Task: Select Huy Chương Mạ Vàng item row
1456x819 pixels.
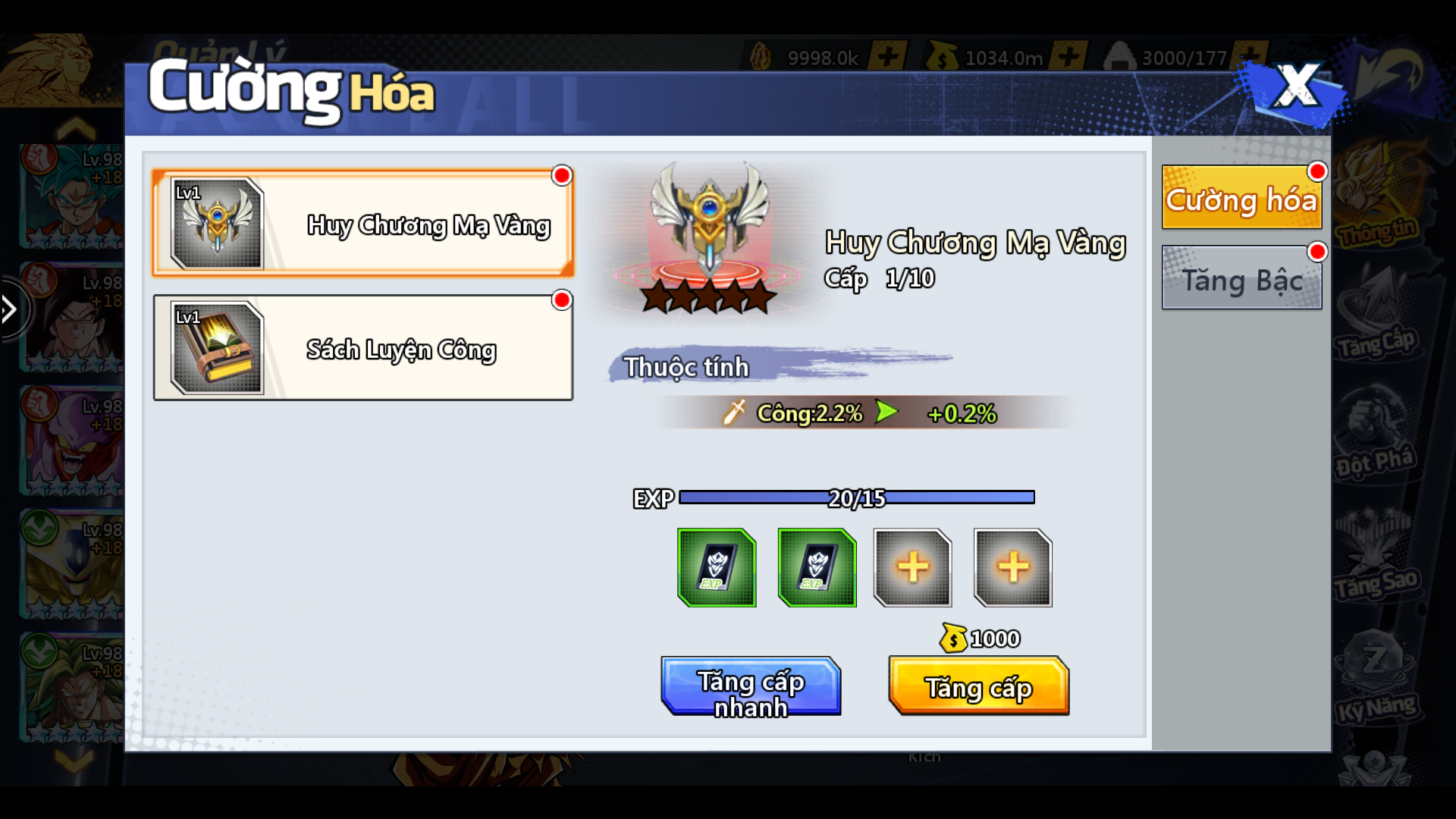Action: click(x=362, y=223)
